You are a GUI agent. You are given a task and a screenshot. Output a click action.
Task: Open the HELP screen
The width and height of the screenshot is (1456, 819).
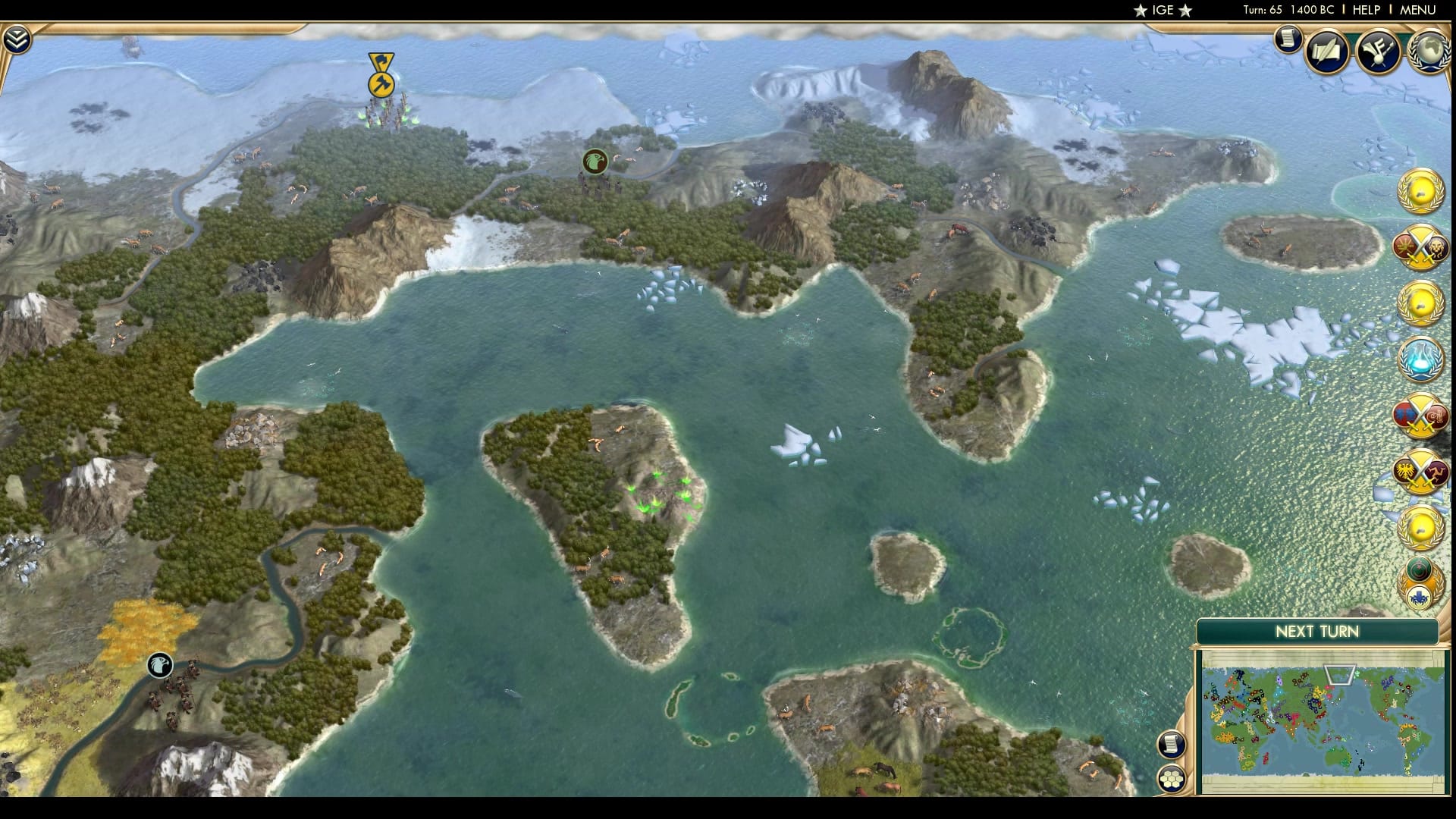pyautogui.click(x=1367, y=10)
